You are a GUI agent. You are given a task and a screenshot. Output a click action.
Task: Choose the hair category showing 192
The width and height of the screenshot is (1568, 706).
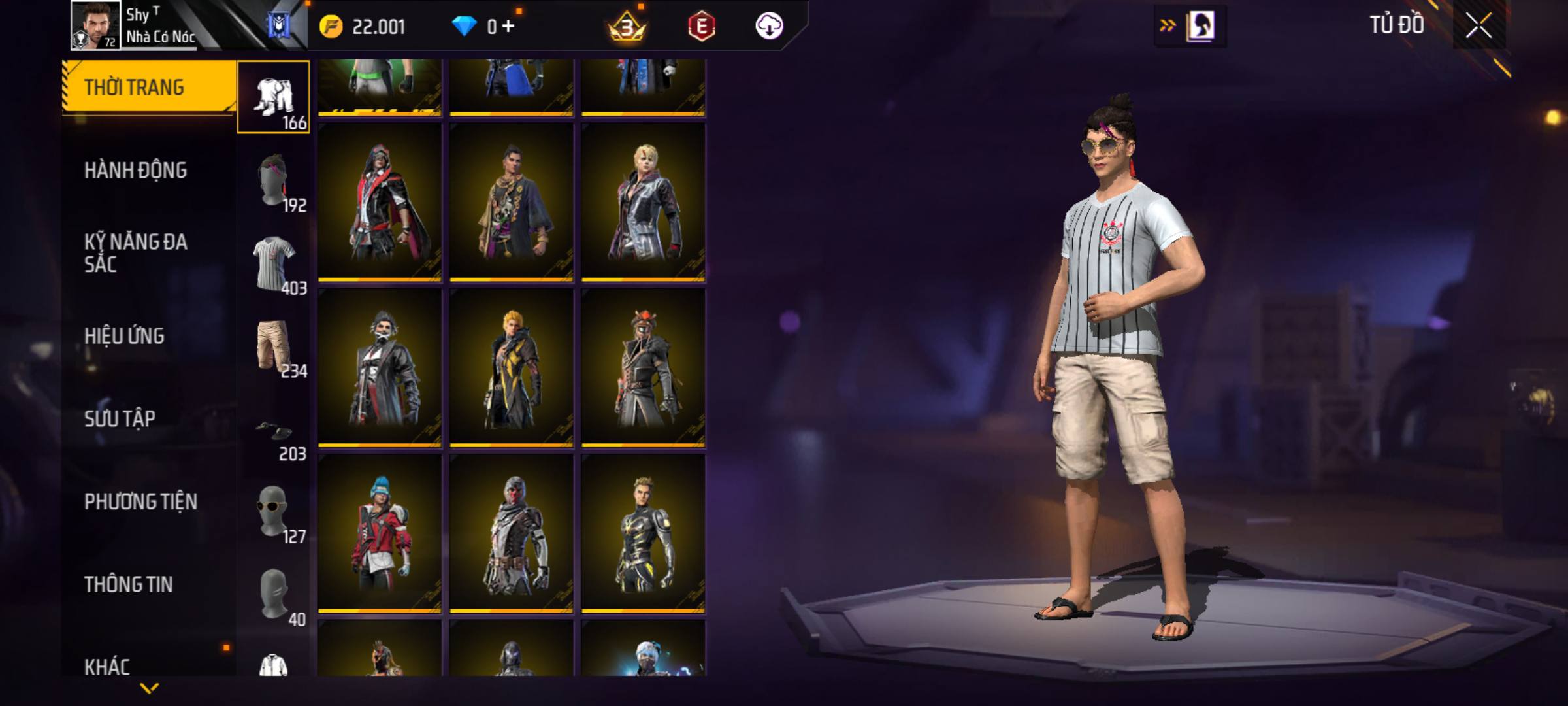point(273,180)
